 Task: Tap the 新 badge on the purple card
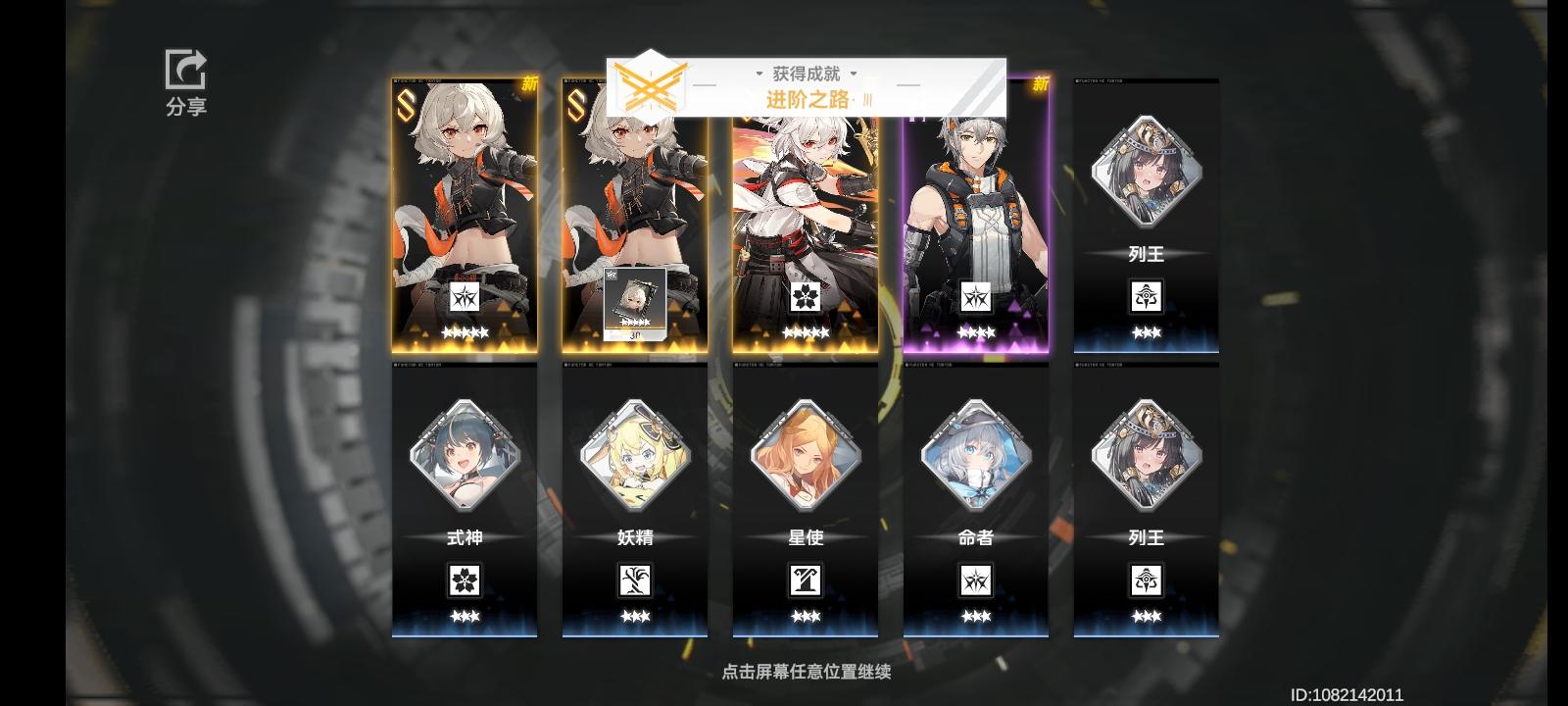click(x=1039, y=86)
